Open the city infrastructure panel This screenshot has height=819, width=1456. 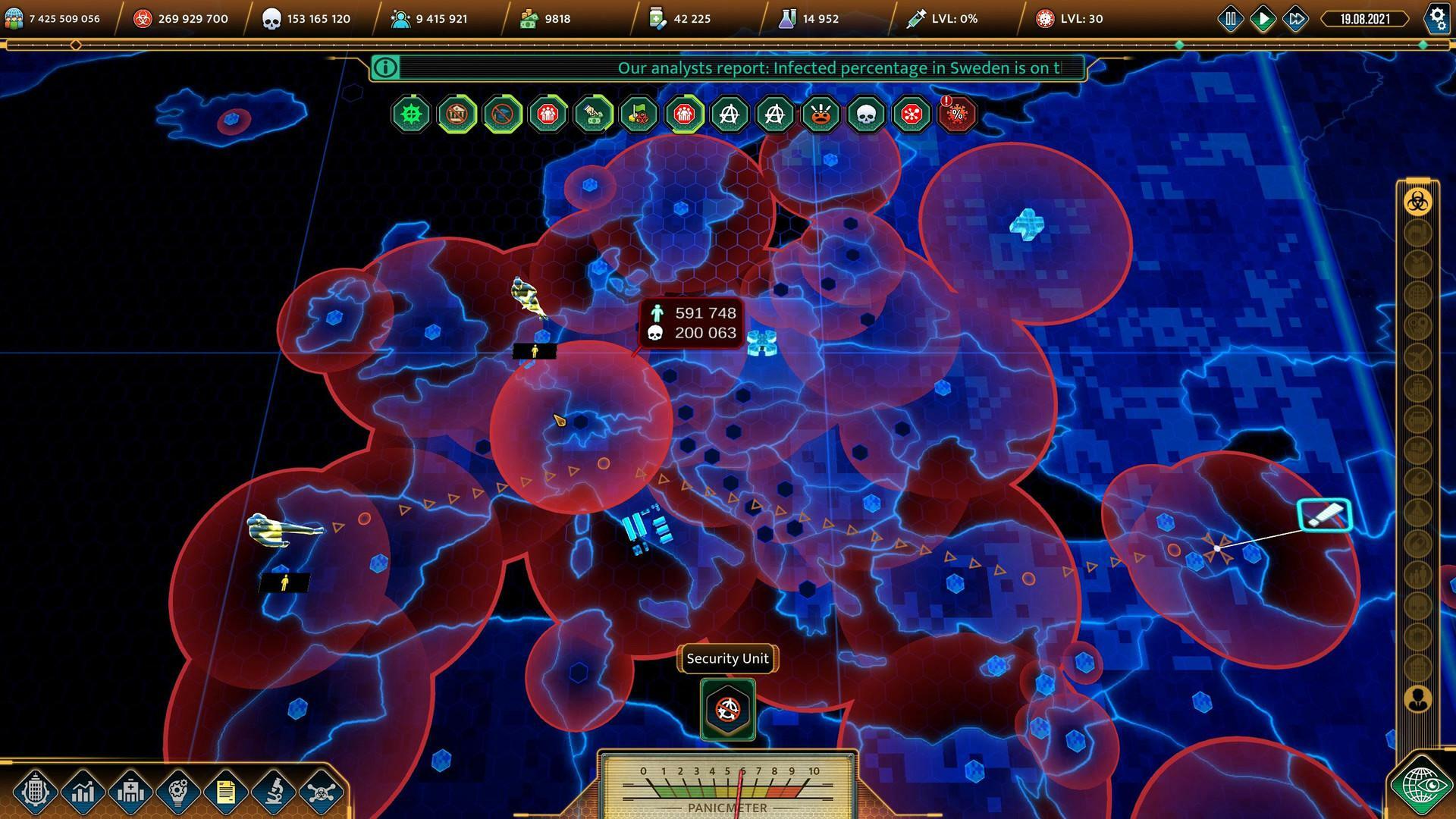[36, 791]
